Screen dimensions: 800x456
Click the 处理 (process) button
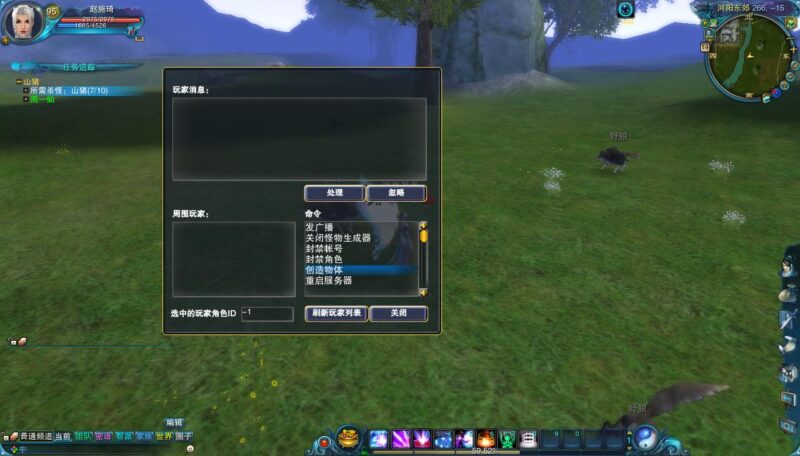(x=334, y=193)
